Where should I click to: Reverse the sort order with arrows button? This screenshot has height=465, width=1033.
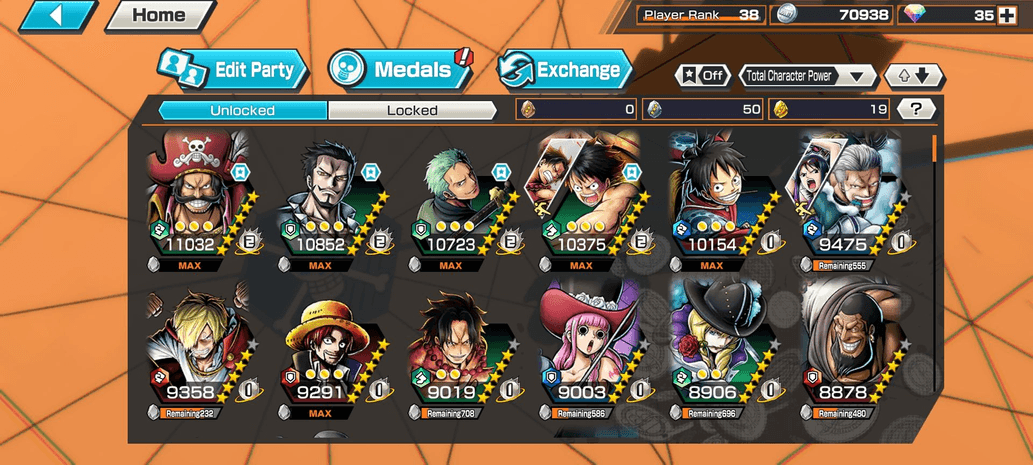coord(914,76)
